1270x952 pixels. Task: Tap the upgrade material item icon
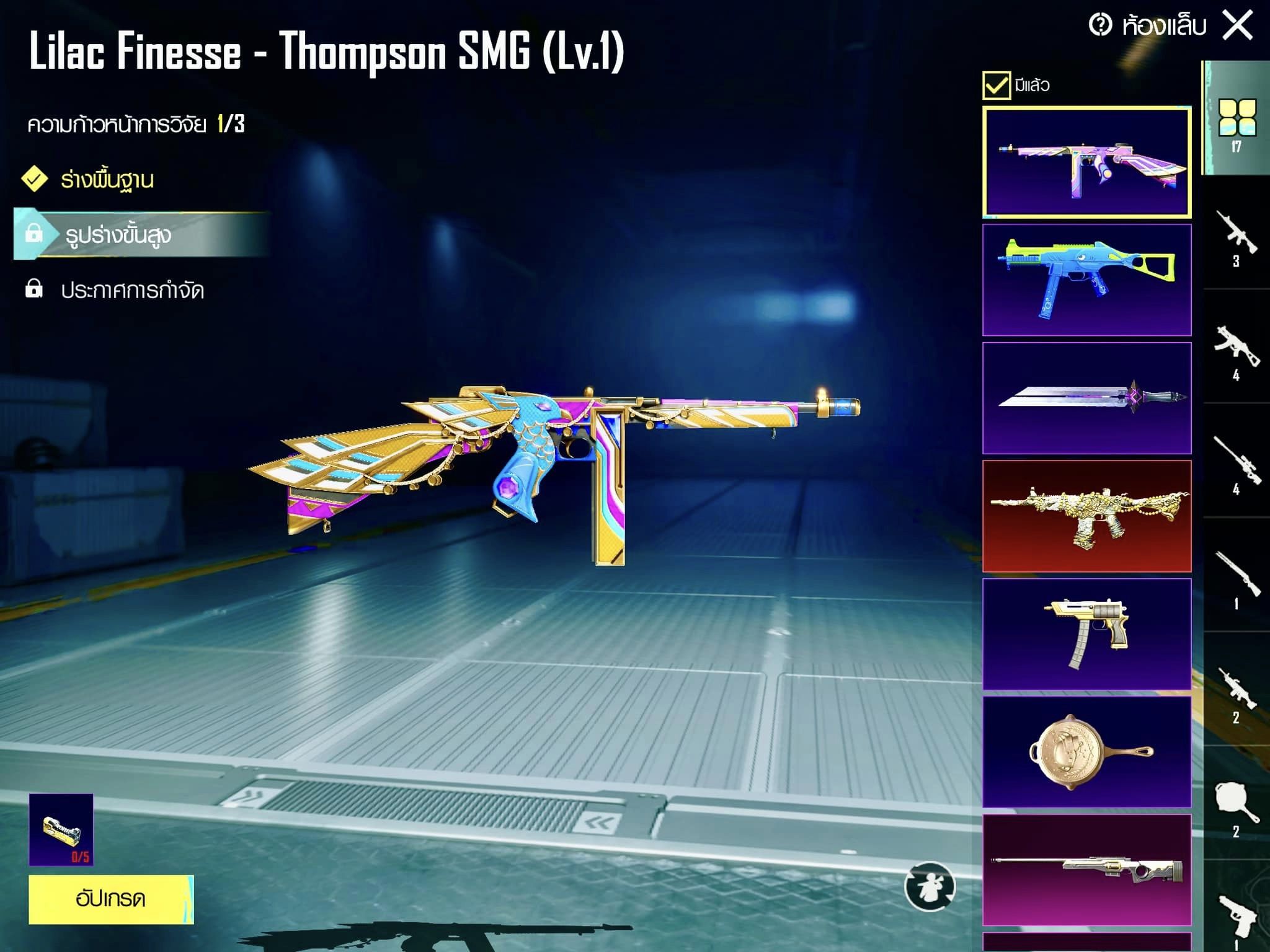61,829
